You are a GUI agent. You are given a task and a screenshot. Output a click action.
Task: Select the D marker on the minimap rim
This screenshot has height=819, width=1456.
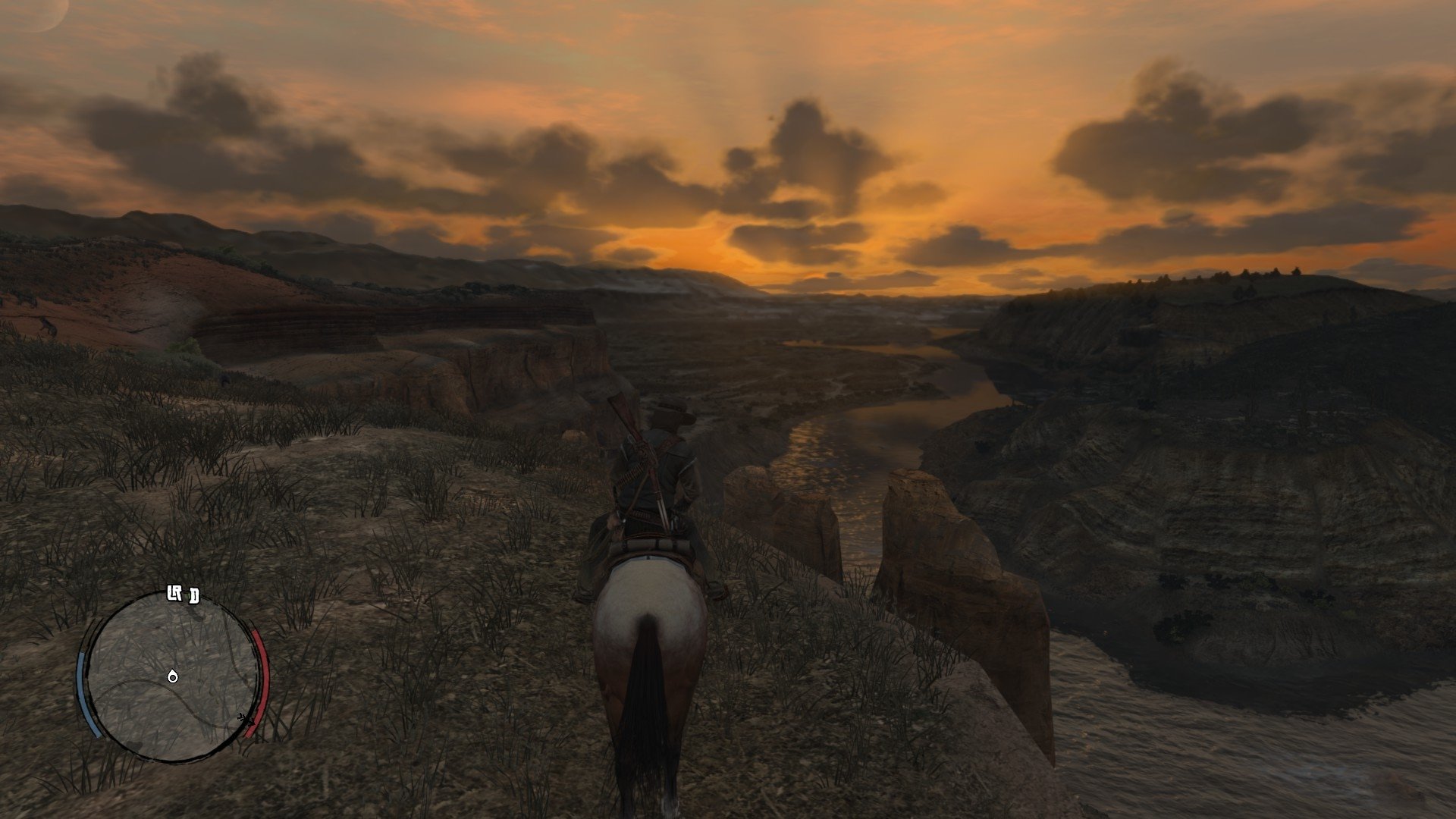point(194,596)
